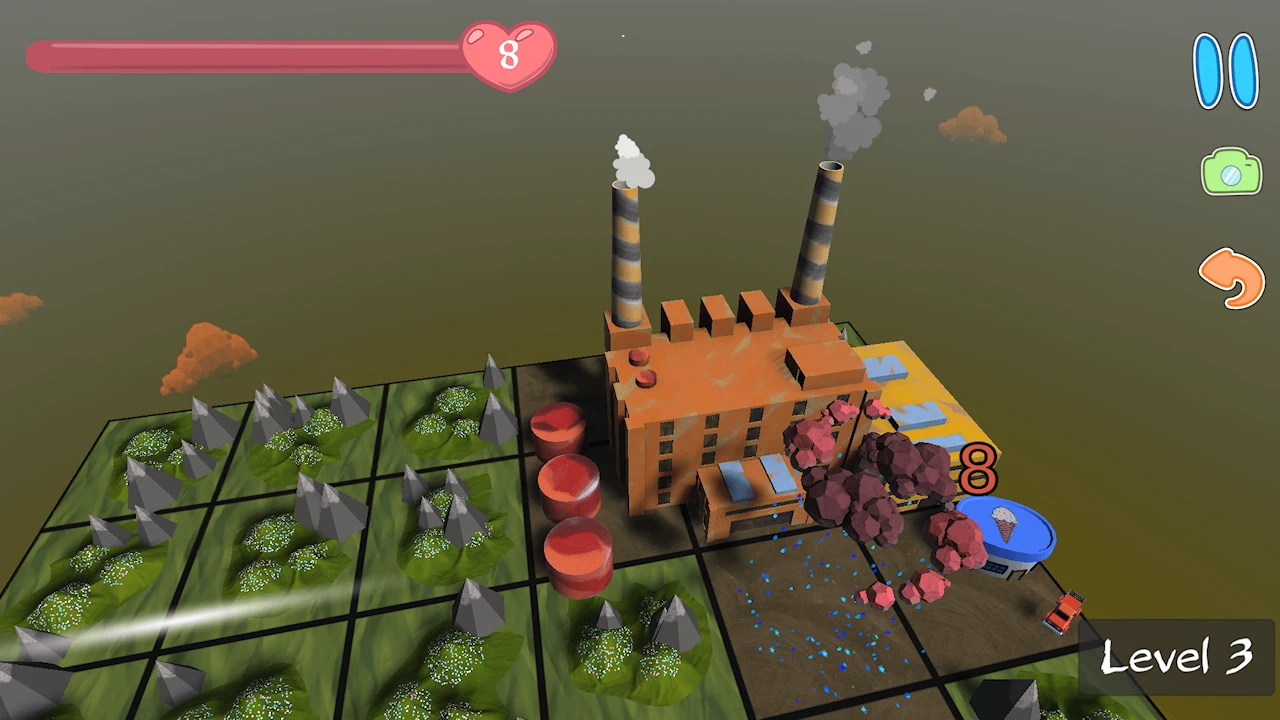Undo the last move with the orange arrow

1232,277
